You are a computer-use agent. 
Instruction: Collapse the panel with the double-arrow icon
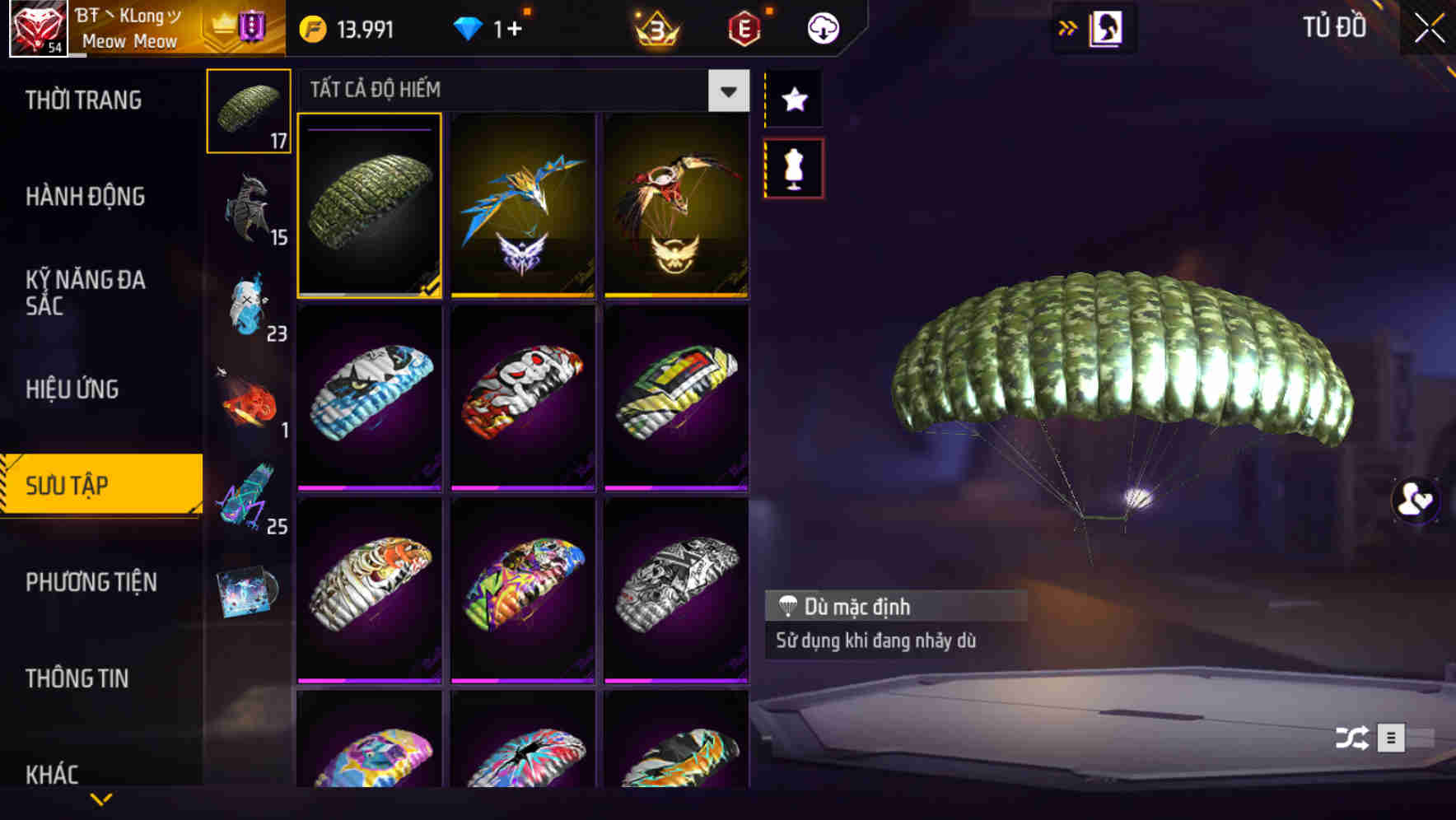1068,27
